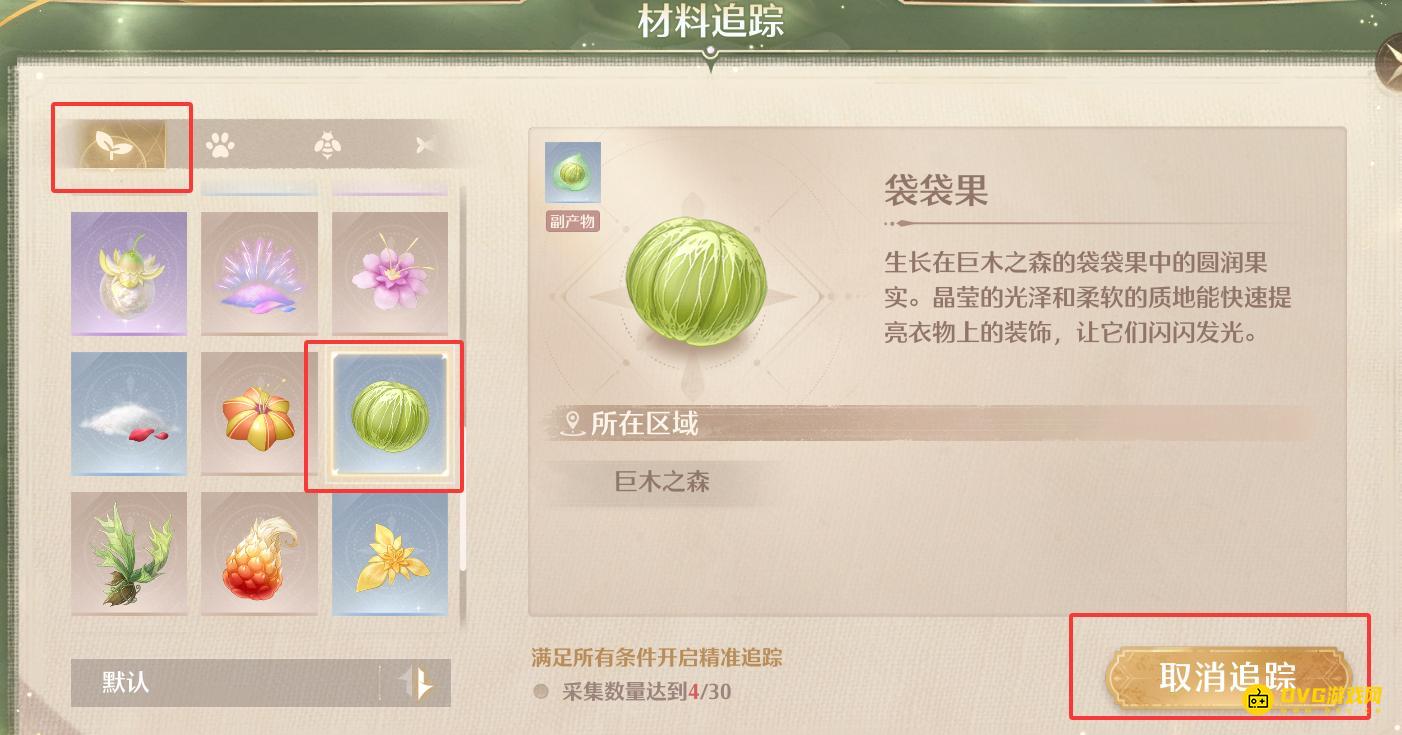Select the red berry material thumbnail

coord(259,552)
